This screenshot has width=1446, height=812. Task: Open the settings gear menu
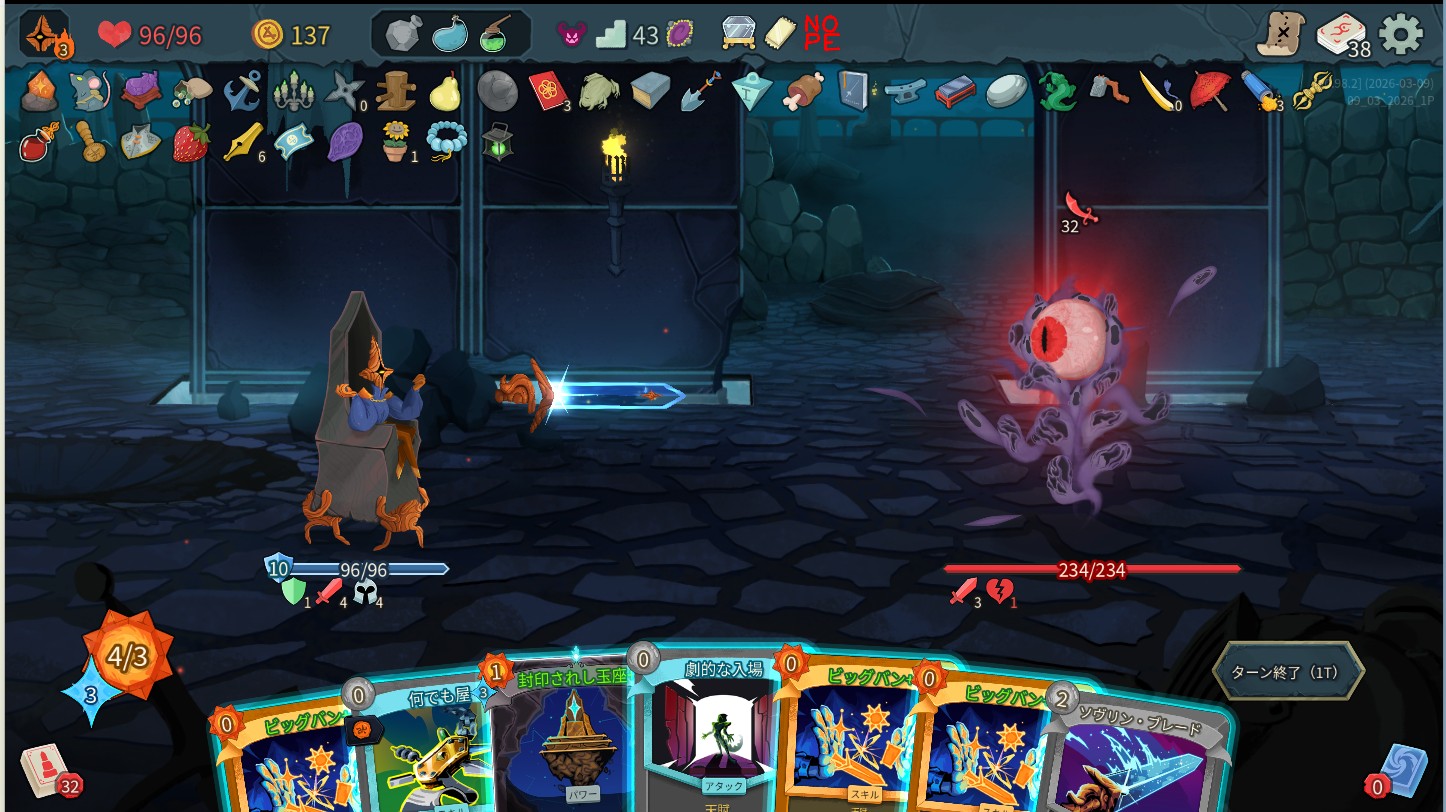1400,35
